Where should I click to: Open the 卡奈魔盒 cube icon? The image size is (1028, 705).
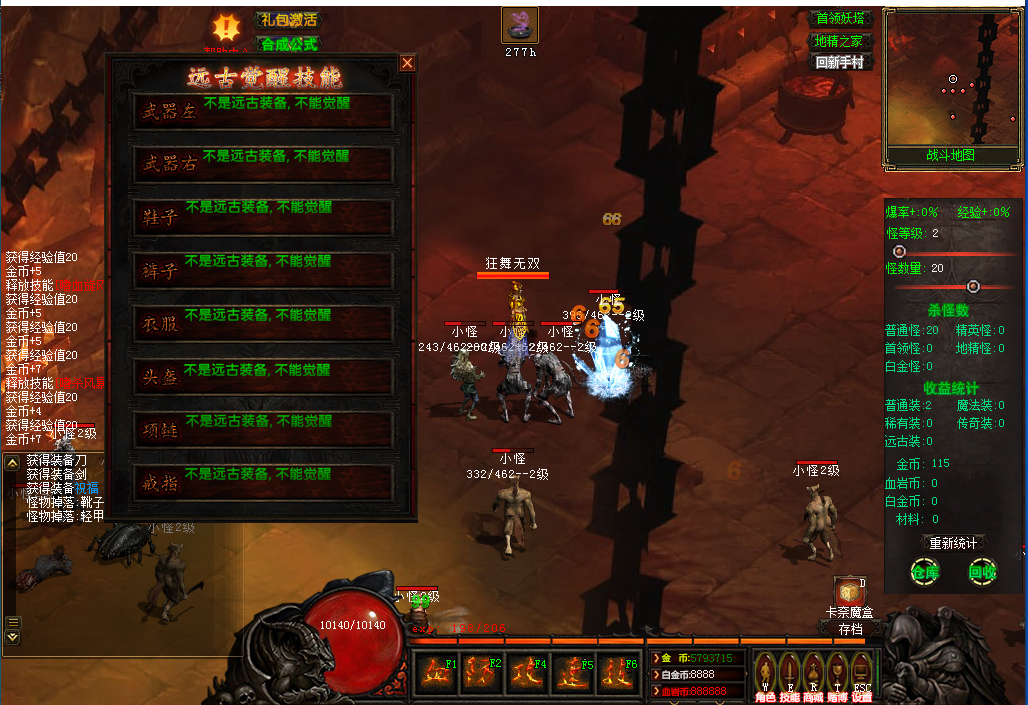point(849,592)
